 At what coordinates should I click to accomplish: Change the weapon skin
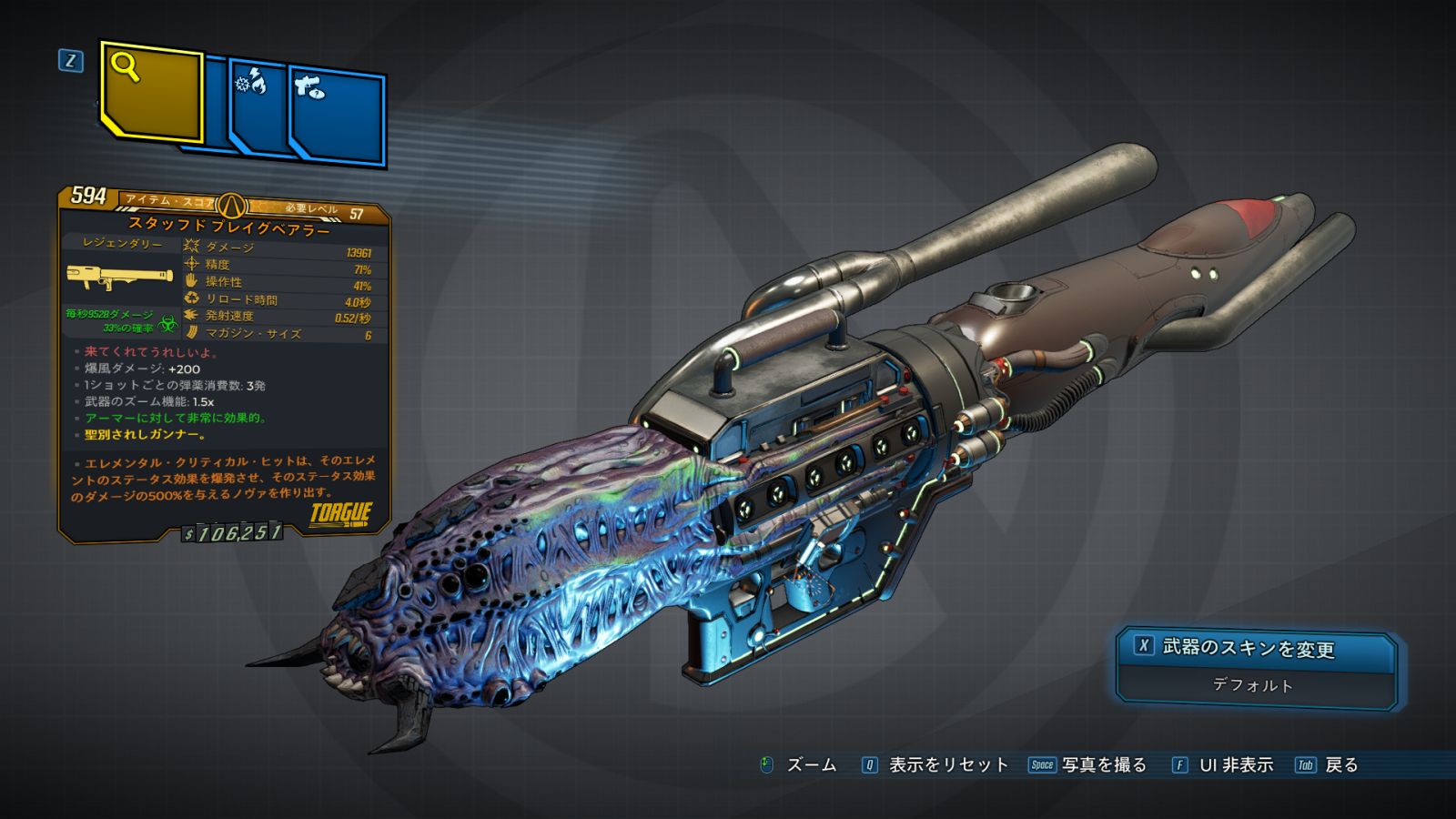click(1256, 648)
